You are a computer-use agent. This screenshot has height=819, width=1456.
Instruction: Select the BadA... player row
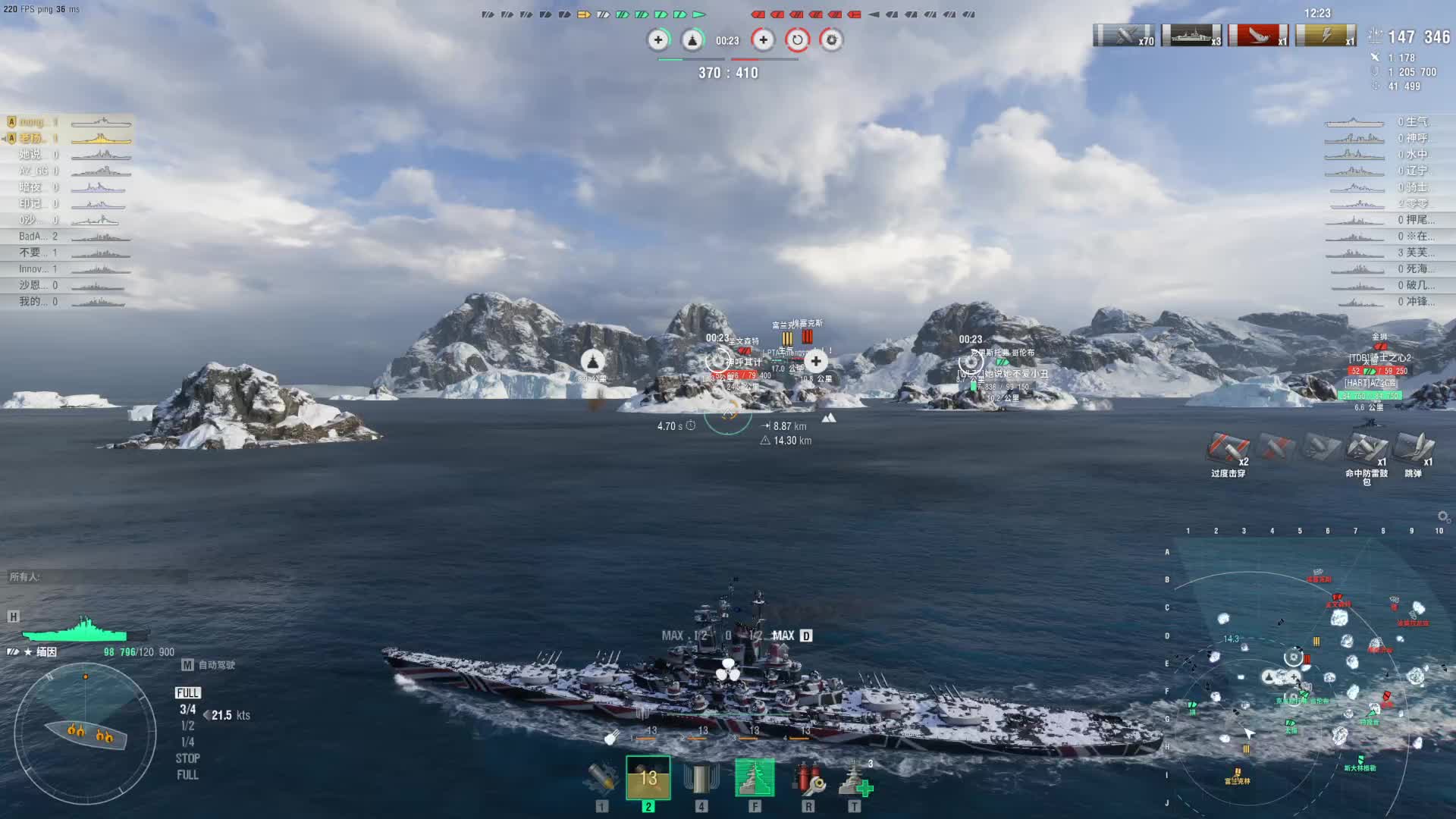tap(68, 237)
